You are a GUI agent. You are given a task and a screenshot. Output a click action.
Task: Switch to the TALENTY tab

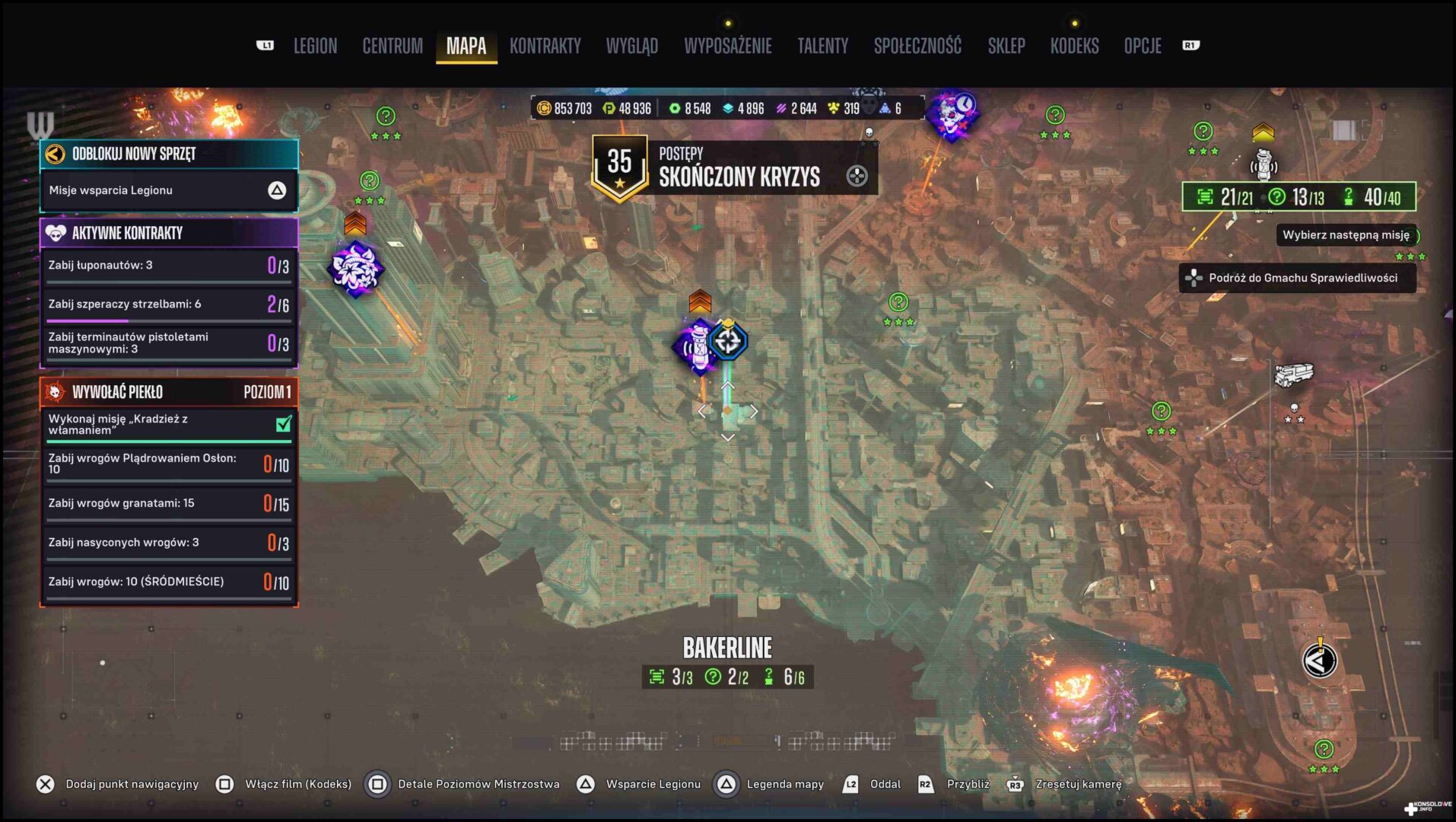822,46
